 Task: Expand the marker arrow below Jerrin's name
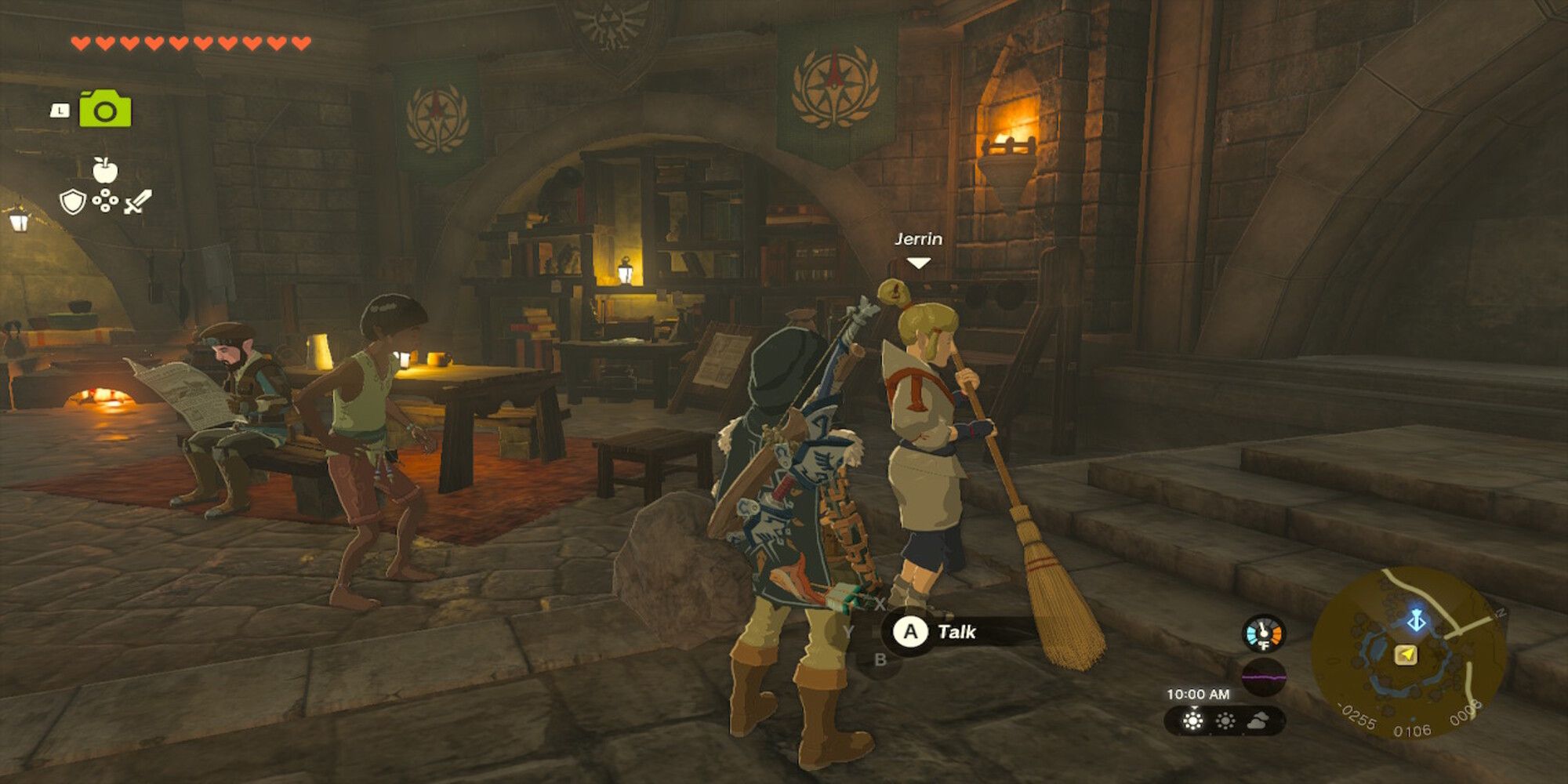pyautogui.click(x=920, y=263)
